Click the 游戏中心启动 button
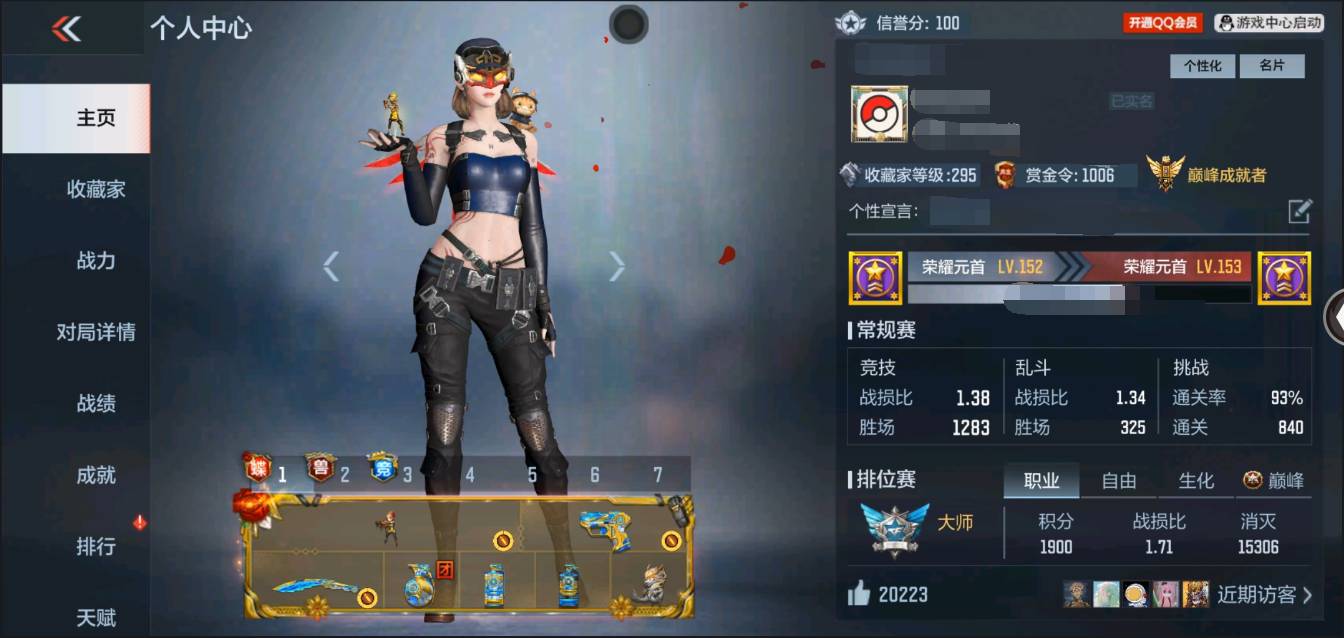Image resolution: width=1344 pixels, height=638 pixels. pos(1269,23)
